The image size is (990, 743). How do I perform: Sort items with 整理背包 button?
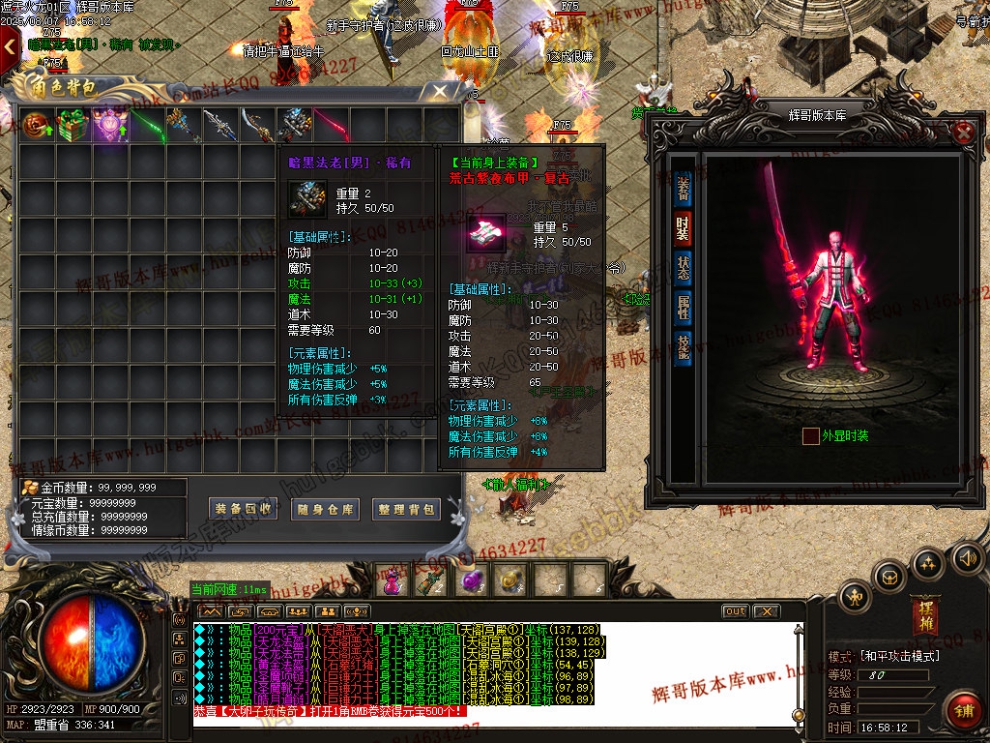point(406,509)
